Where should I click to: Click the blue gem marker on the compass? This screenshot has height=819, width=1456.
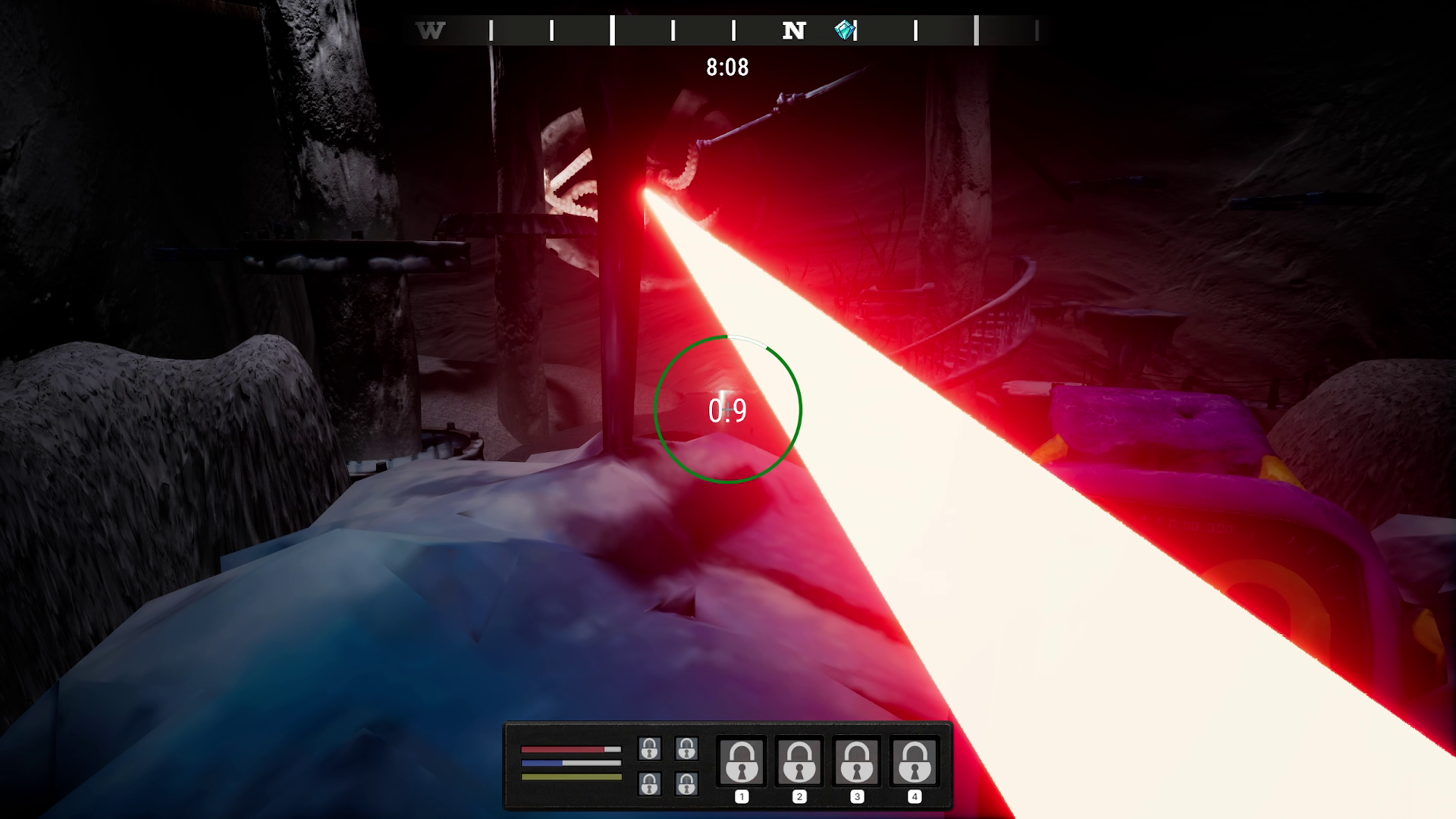(844, 30)
